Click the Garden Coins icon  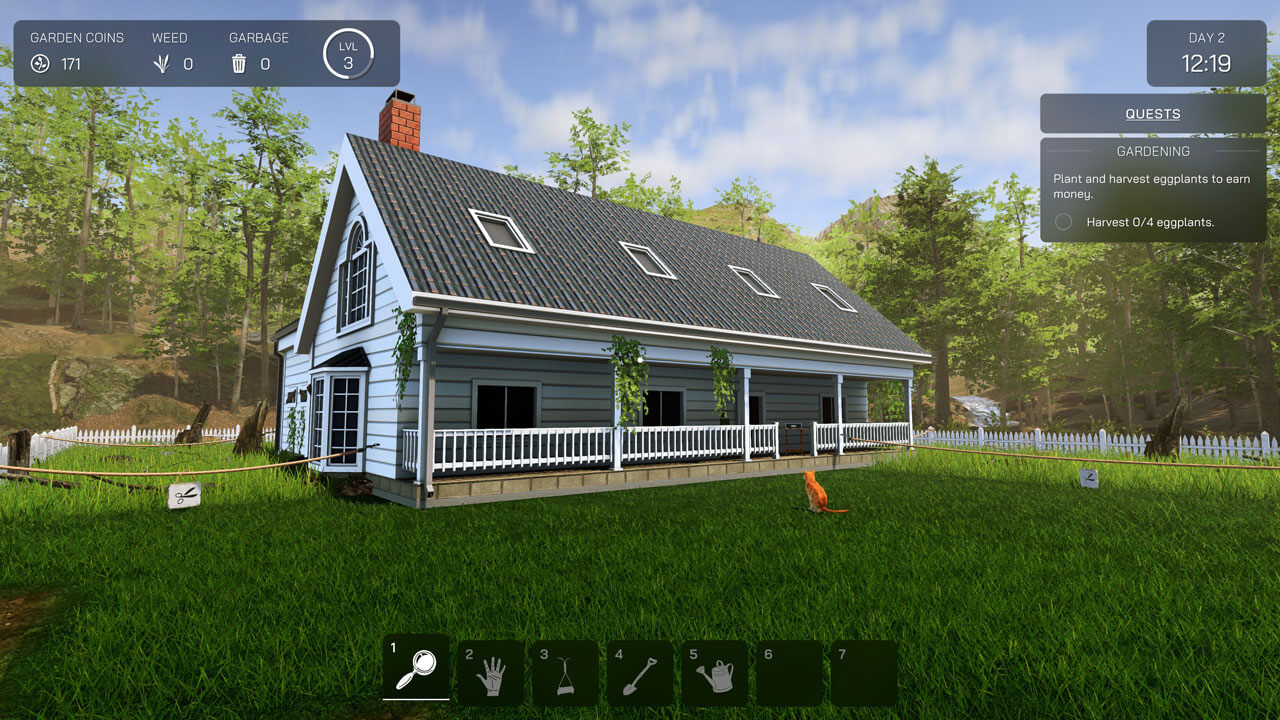click(x=40, y=64)
